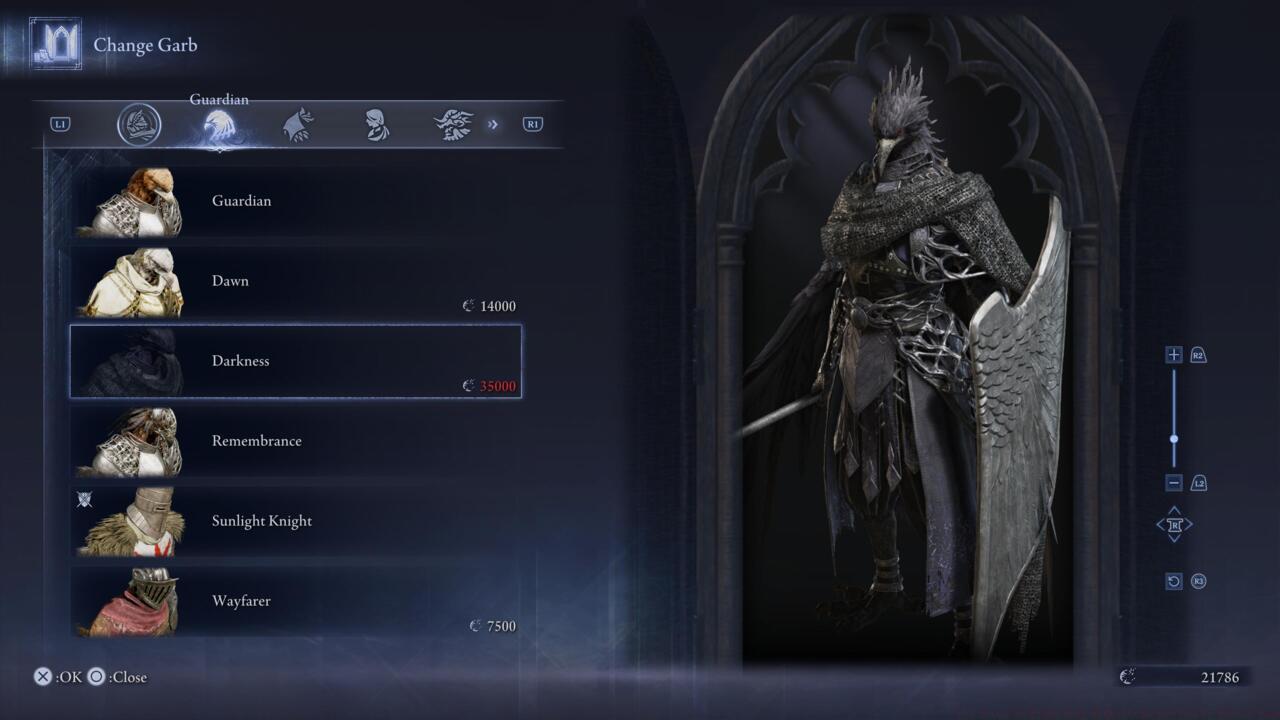Select the Darkness garb entry
Screen dimensions: 1280x720
pyautogui.click(x=295, y=361)
